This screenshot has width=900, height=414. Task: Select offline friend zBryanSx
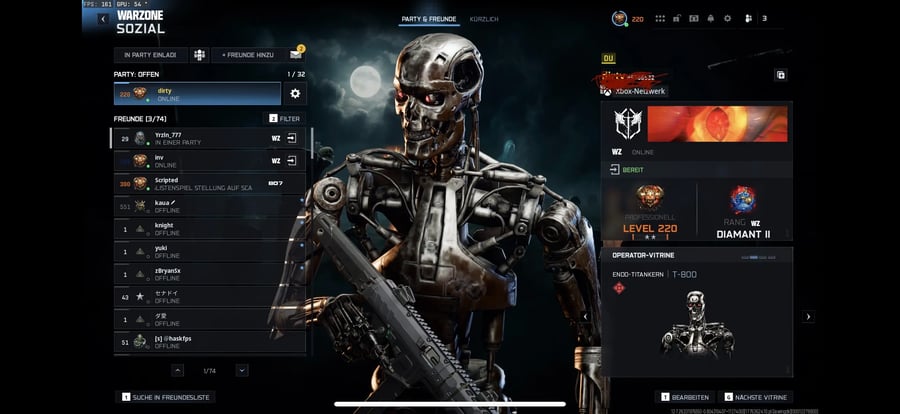coord(200,274)
